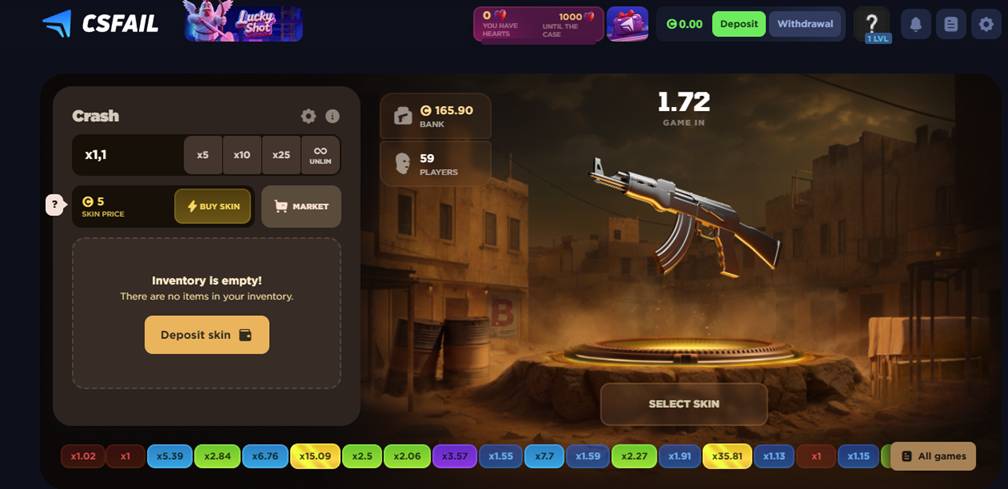Open the hearts gift case icon
Screen dimensions: 1008x489
pyautogui.click(x=627, y=23)
